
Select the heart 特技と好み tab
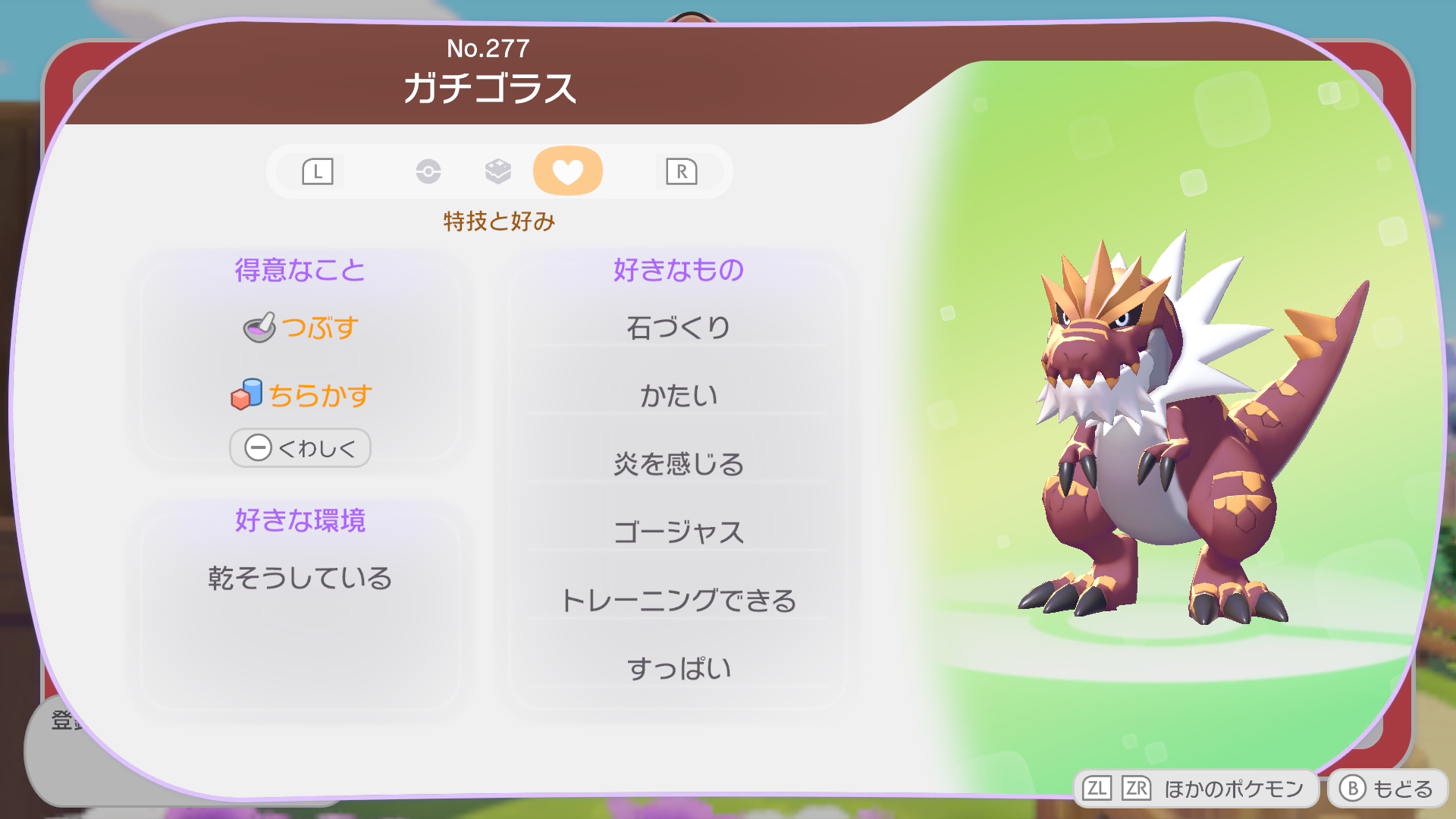click(567, 171)
